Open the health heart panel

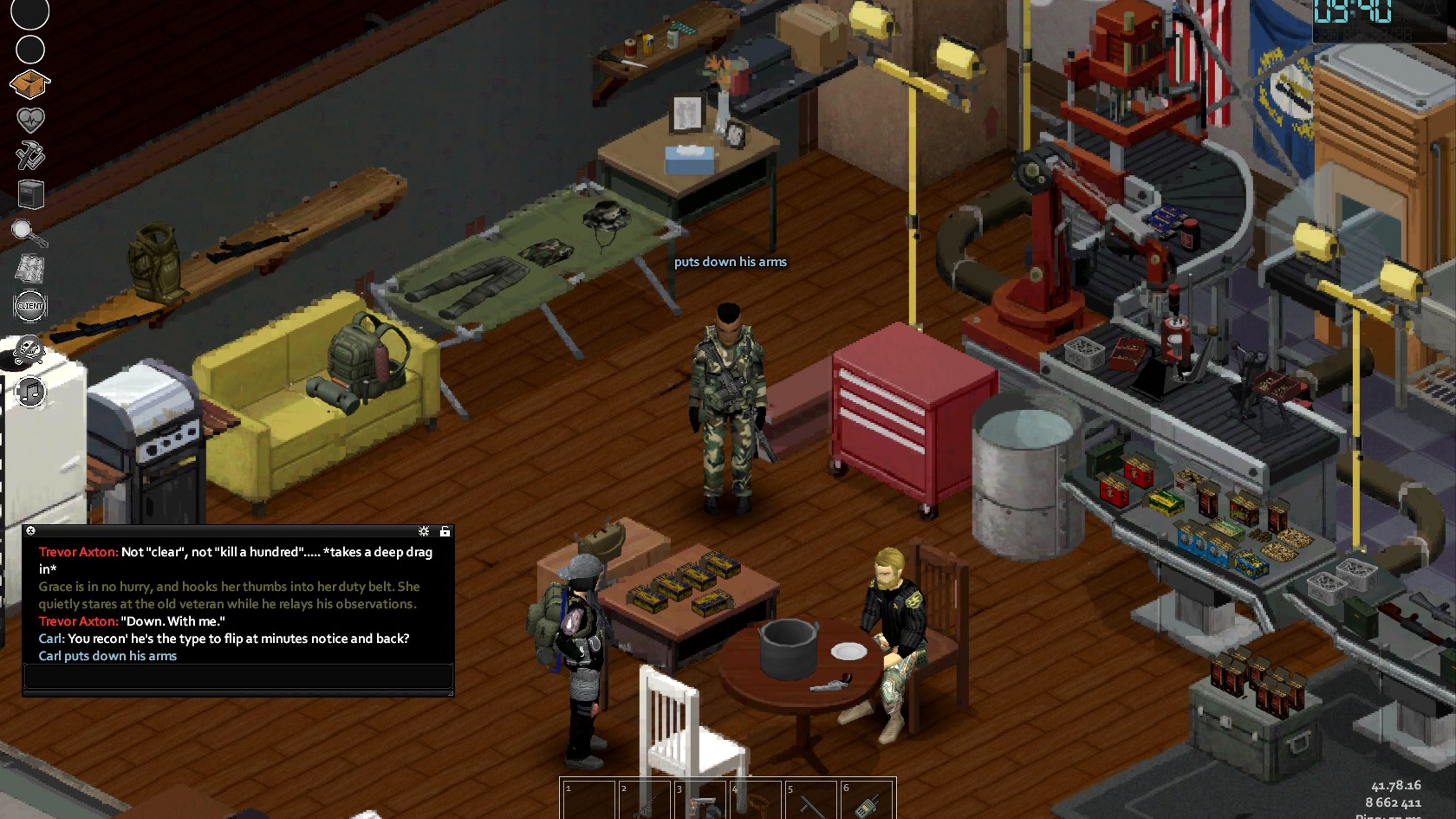coord(30,119)
